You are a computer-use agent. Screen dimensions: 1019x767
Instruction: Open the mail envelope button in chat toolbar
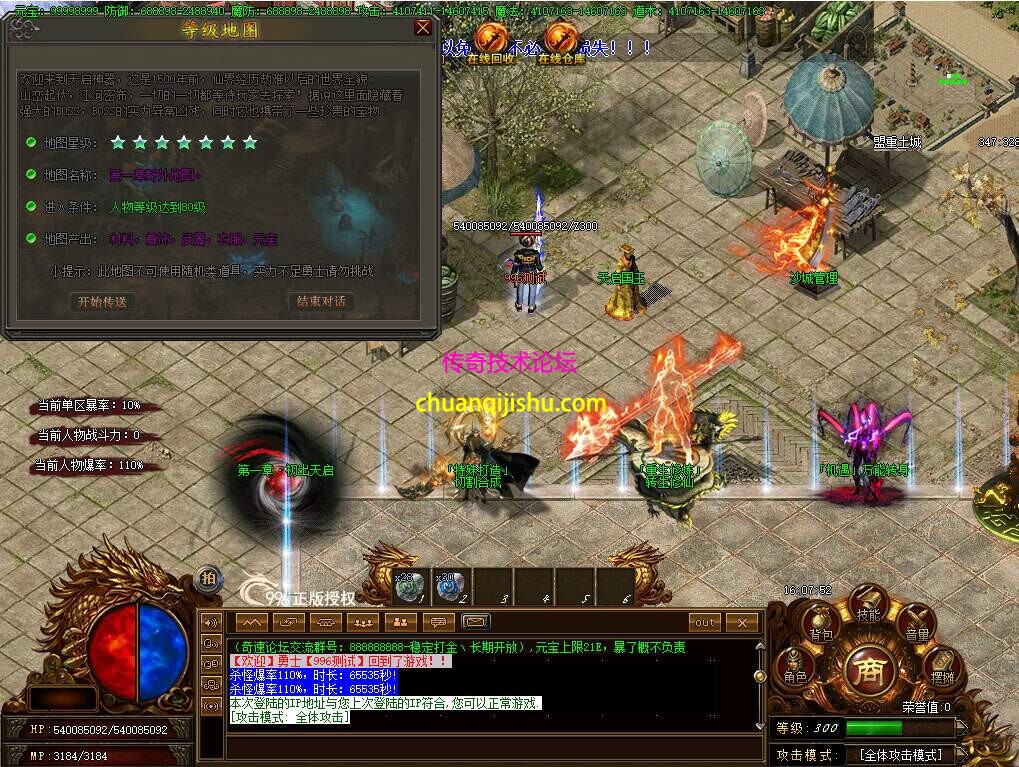tap(477, 622)
